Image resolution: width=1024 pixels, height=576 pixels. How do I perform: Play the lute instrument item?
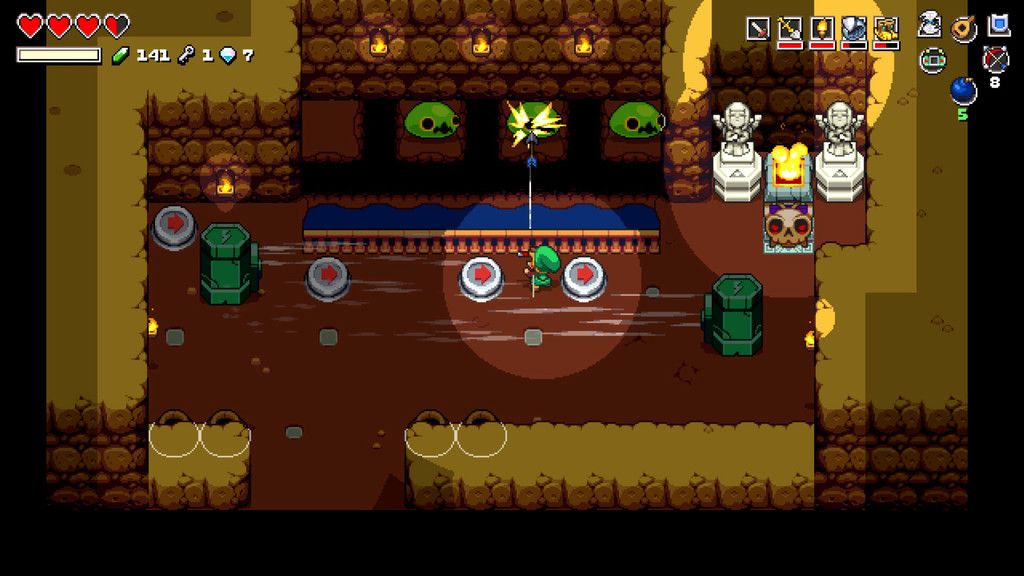(x=964, y=27)
